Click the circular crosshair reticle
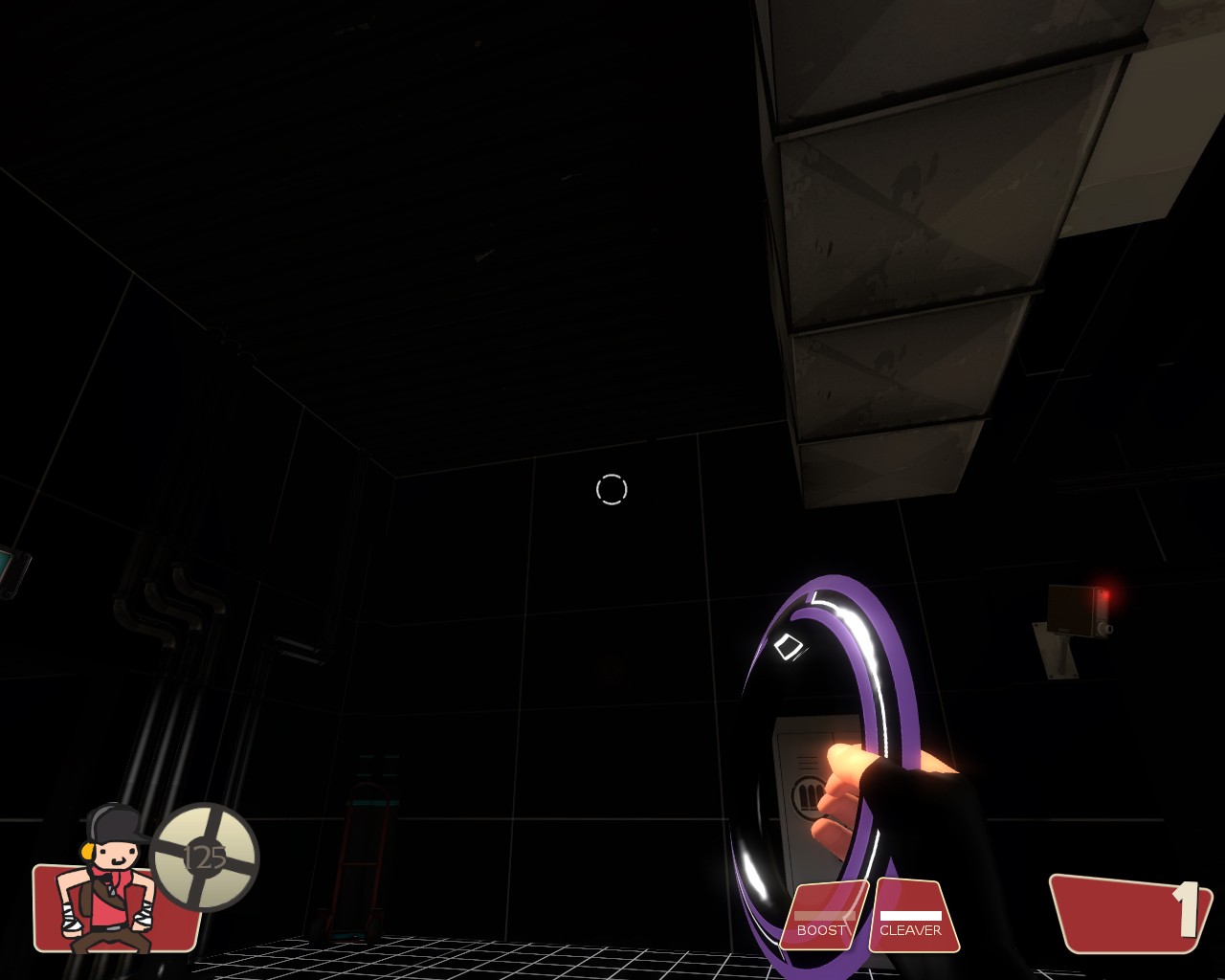This screenshot has height=980, width=1225. coord(612,489)
